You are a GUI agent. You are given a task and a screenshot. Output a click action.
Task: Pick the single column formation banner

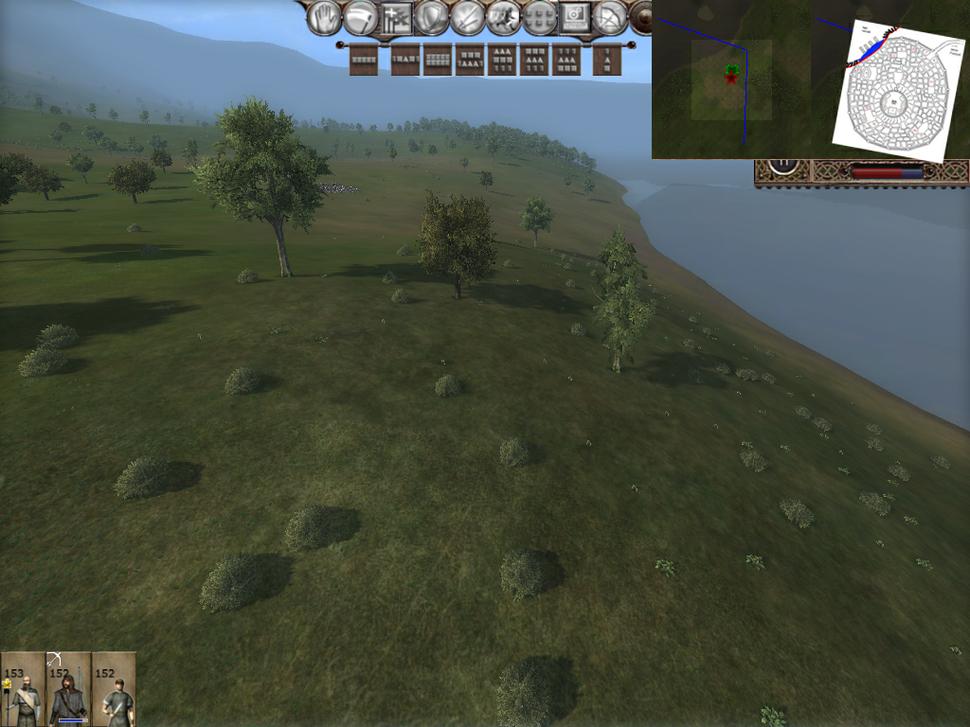coord(606,60)
